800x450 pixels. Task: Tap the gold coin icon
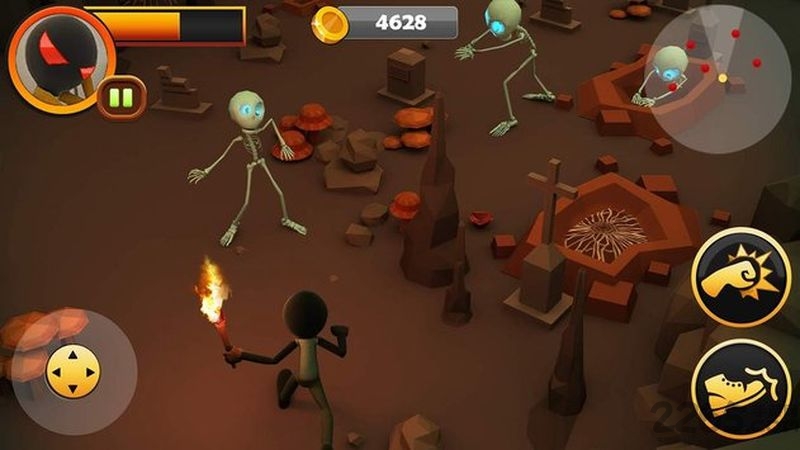point(326,21)
